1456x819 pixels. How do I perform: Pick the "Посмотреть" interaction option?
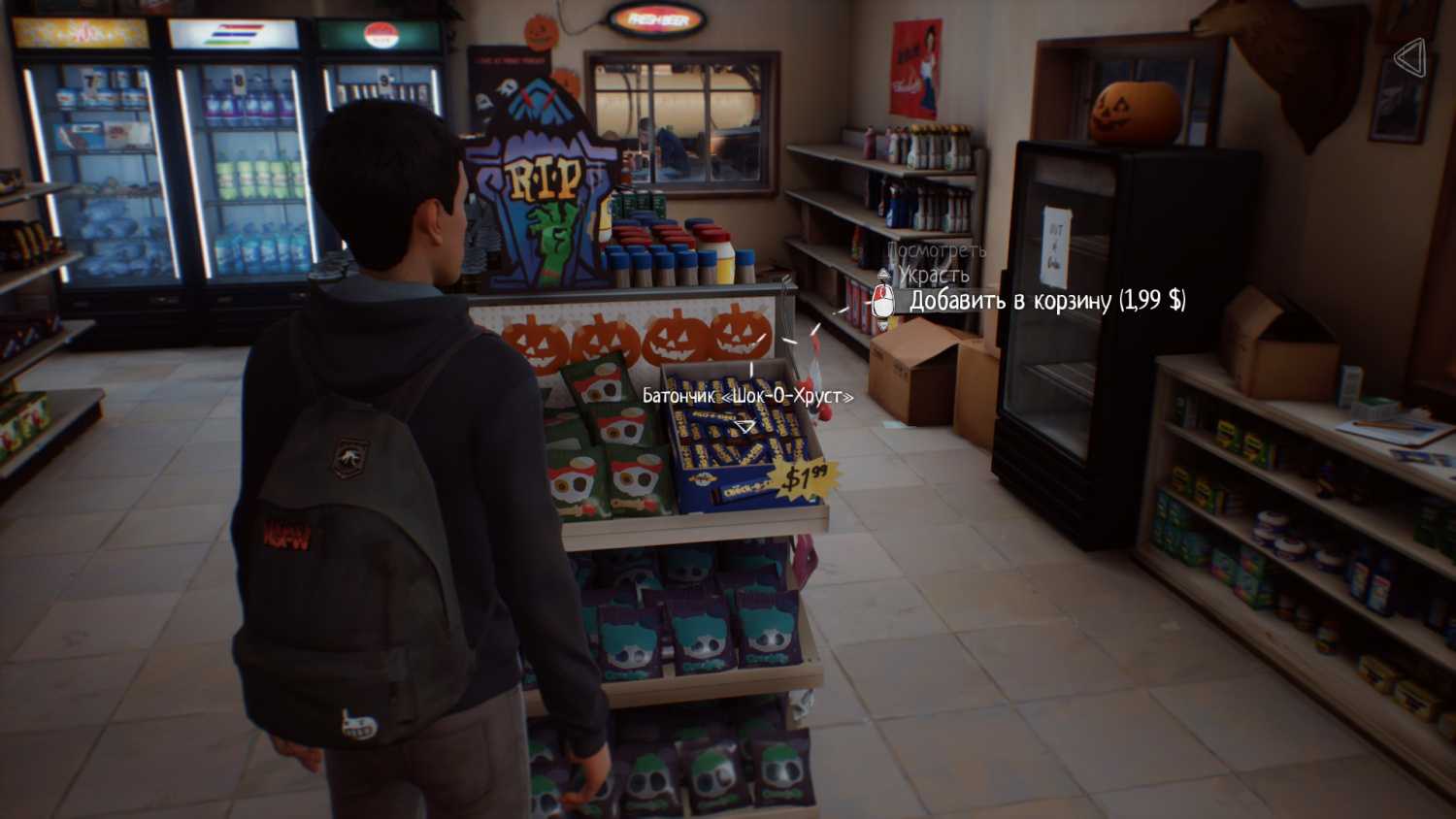pyautogui.click(x=936, y=250)
